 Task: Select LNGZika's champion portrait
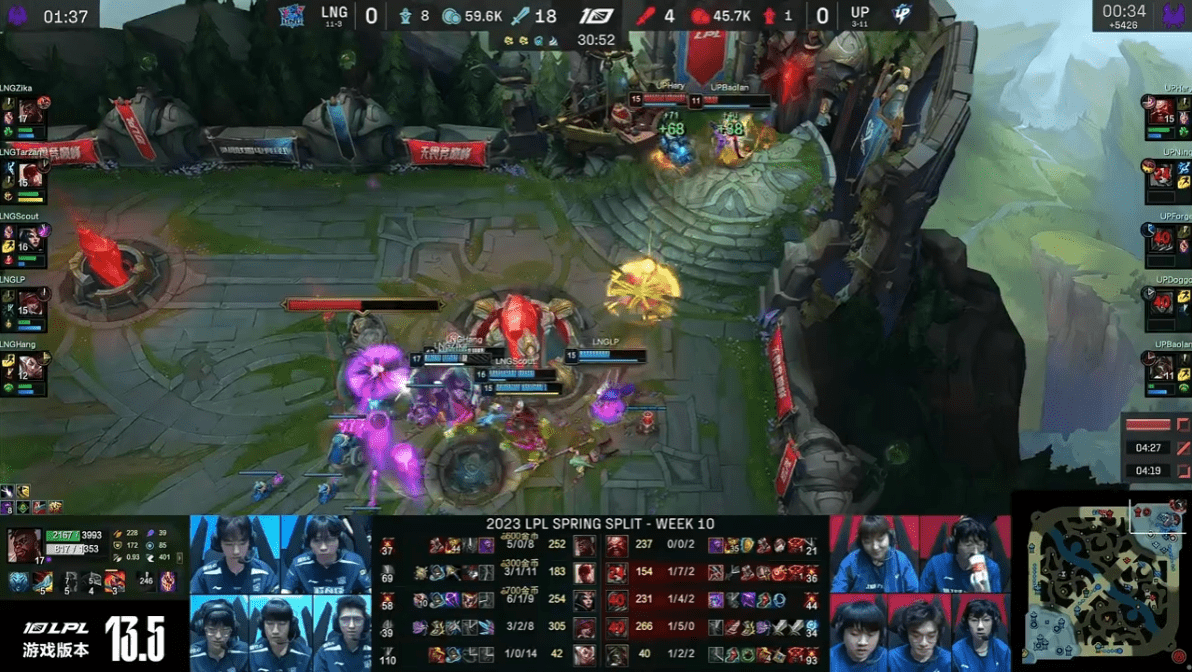point(30,110)
